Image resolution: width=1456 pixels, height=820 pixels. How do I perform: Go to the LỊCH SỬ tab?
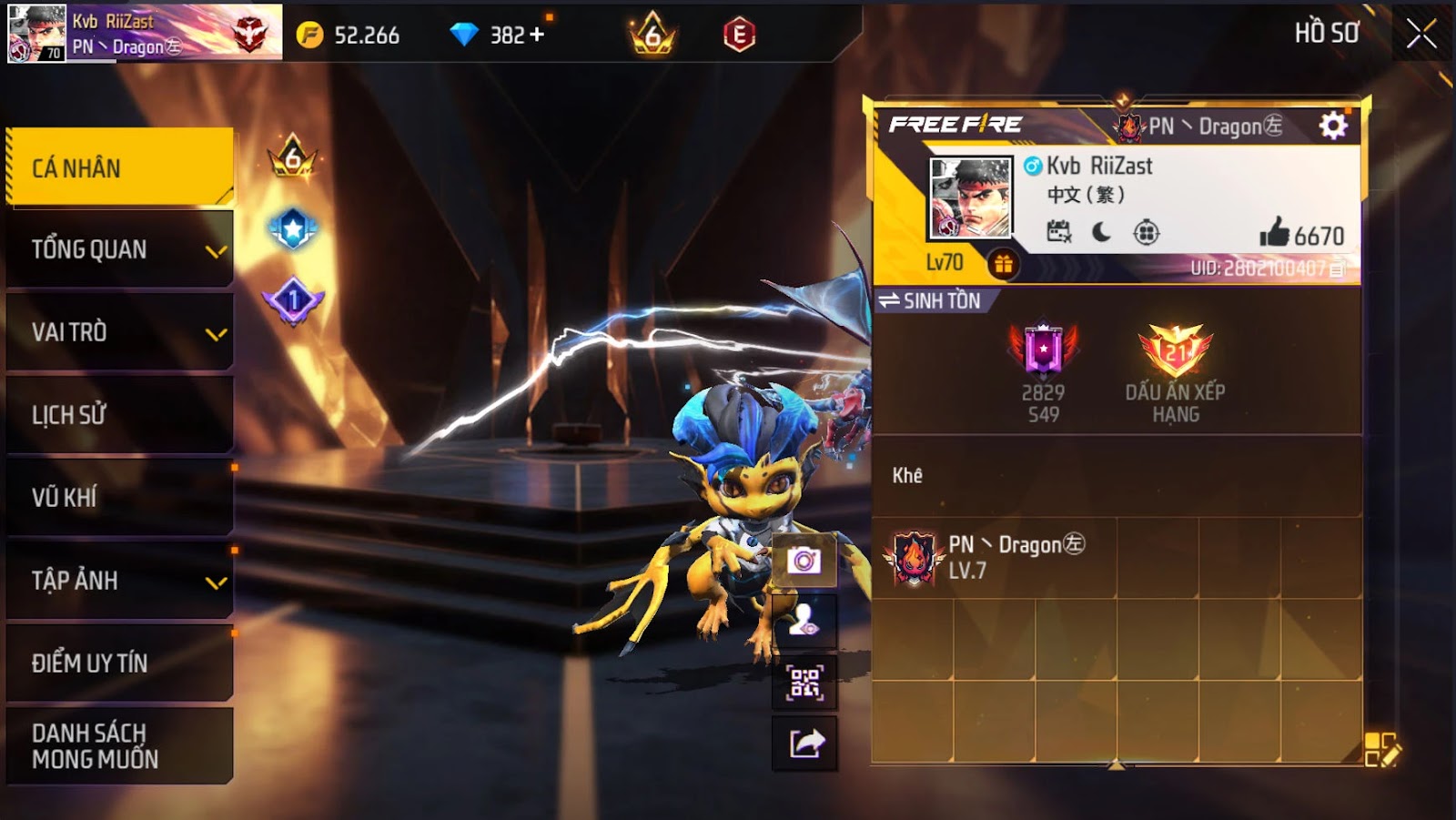[x=119, y=415]
